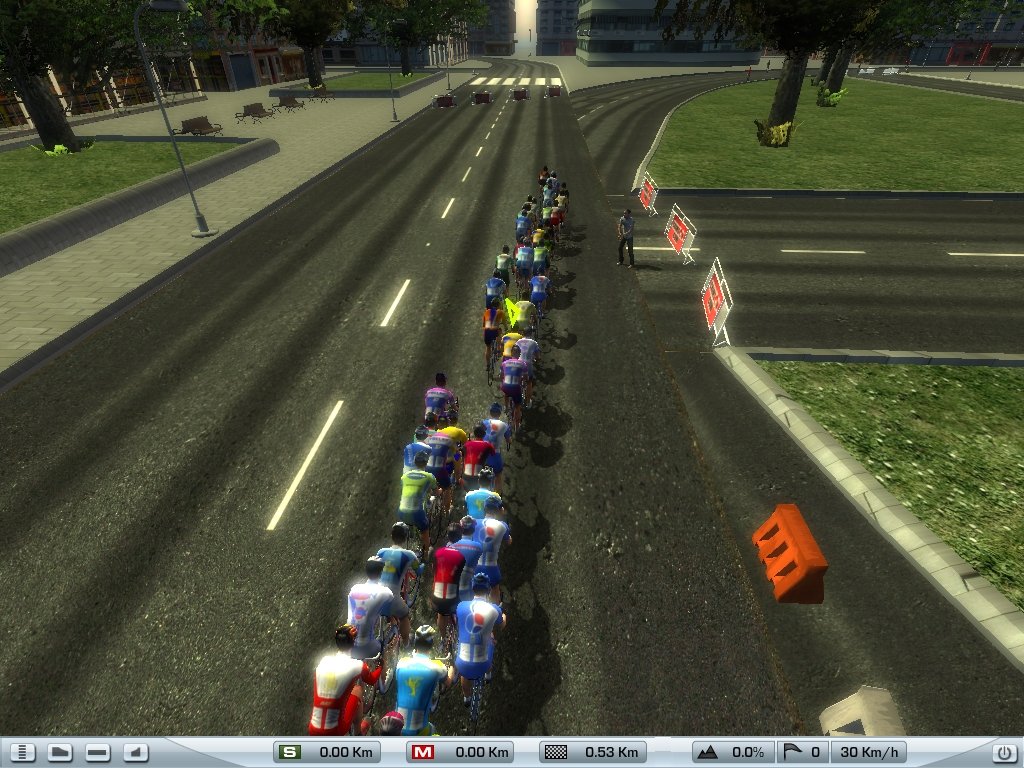Viewport: 1024px width, 768px height.
Task: Click the rising ramp icon button
Action: 135,752
